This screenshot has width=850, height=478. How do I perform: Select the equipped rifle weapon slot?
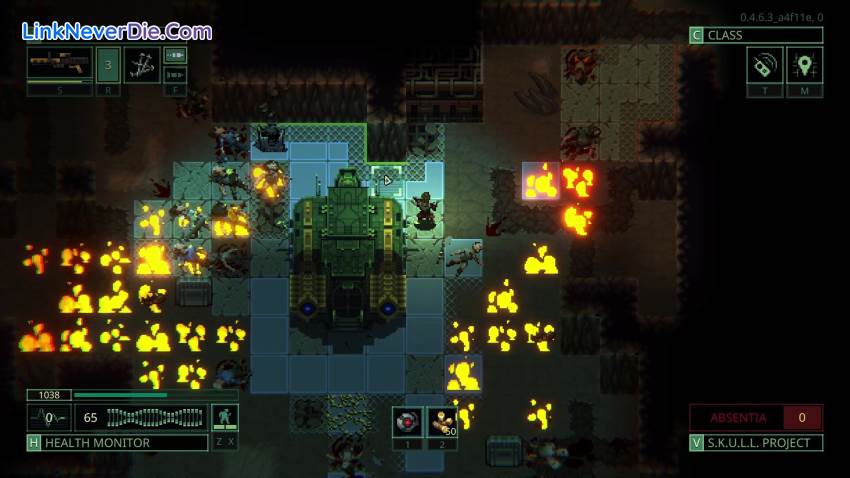60,64
